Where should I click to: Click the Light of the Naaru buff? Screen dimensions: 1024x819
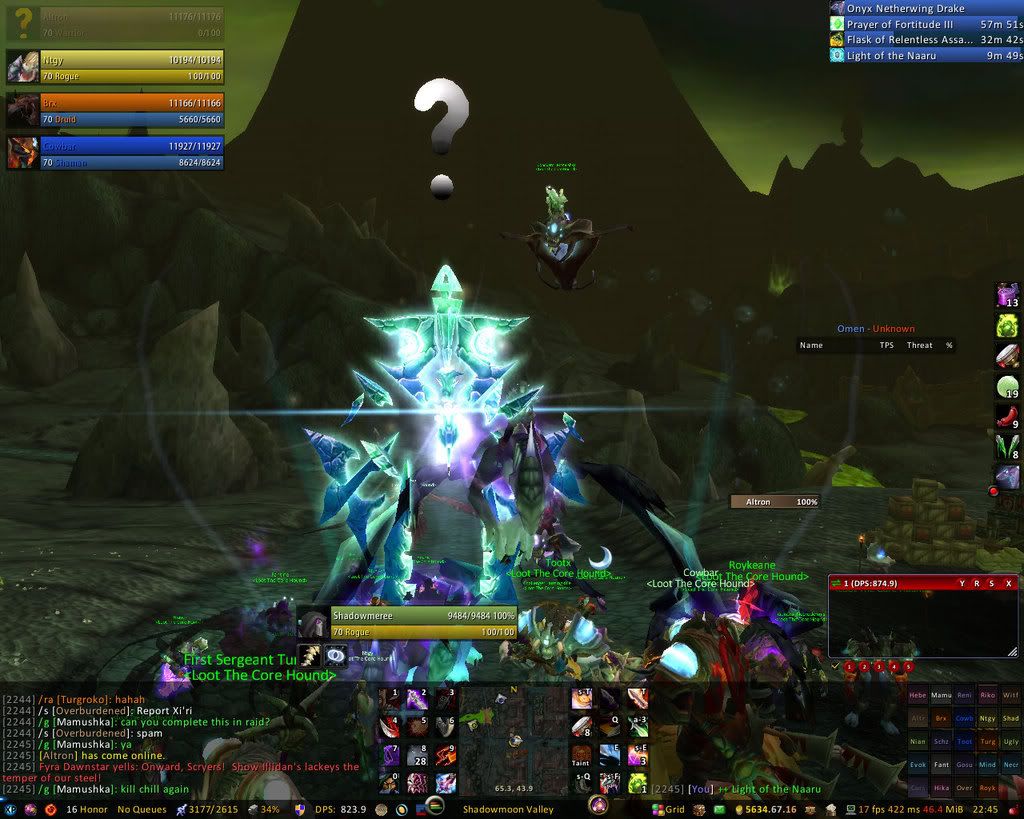pyautogui.click(x=926, y=56)
